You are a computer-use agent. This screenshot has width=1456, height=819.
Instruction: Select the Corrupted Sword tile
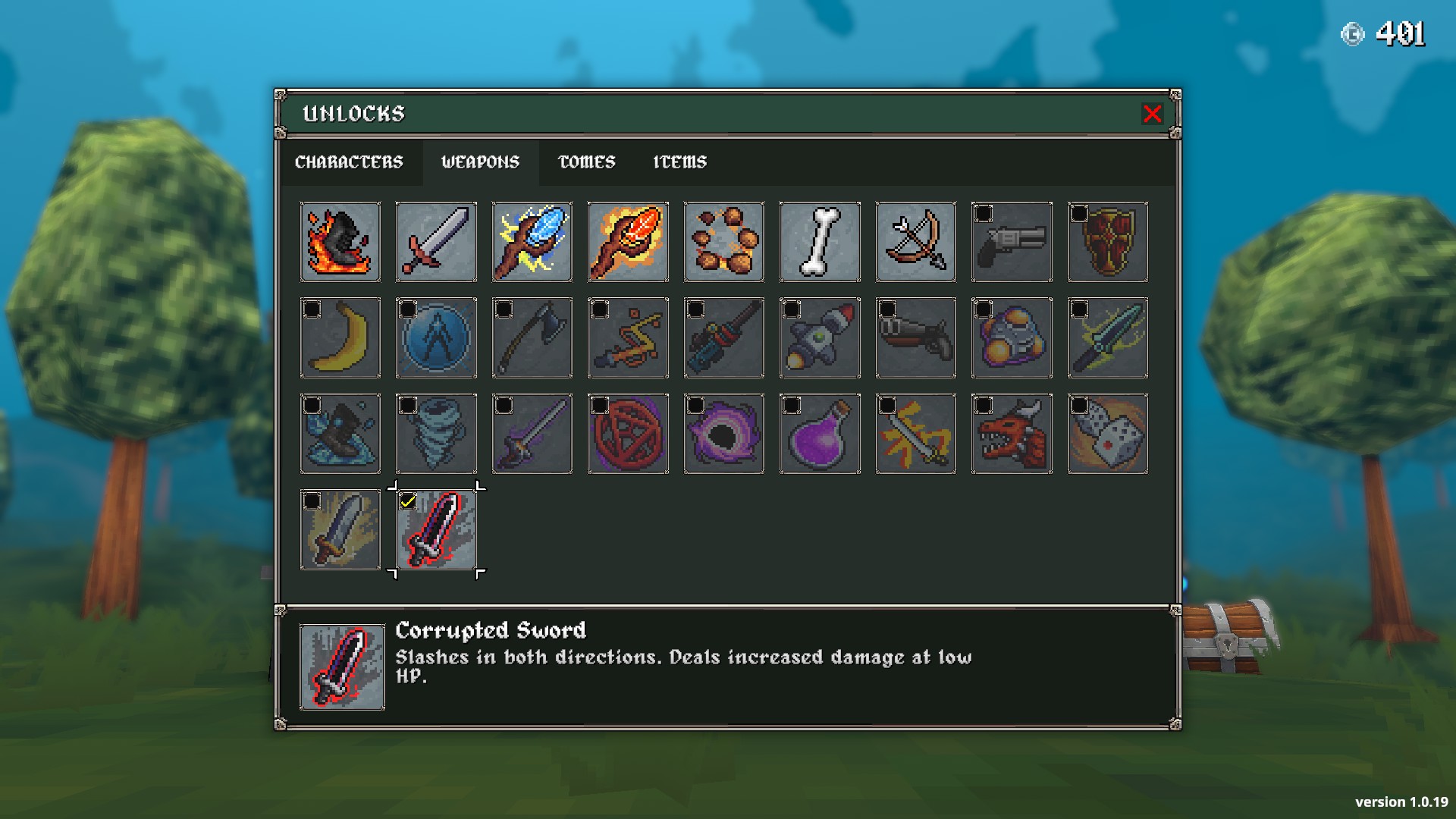point(436,530)
